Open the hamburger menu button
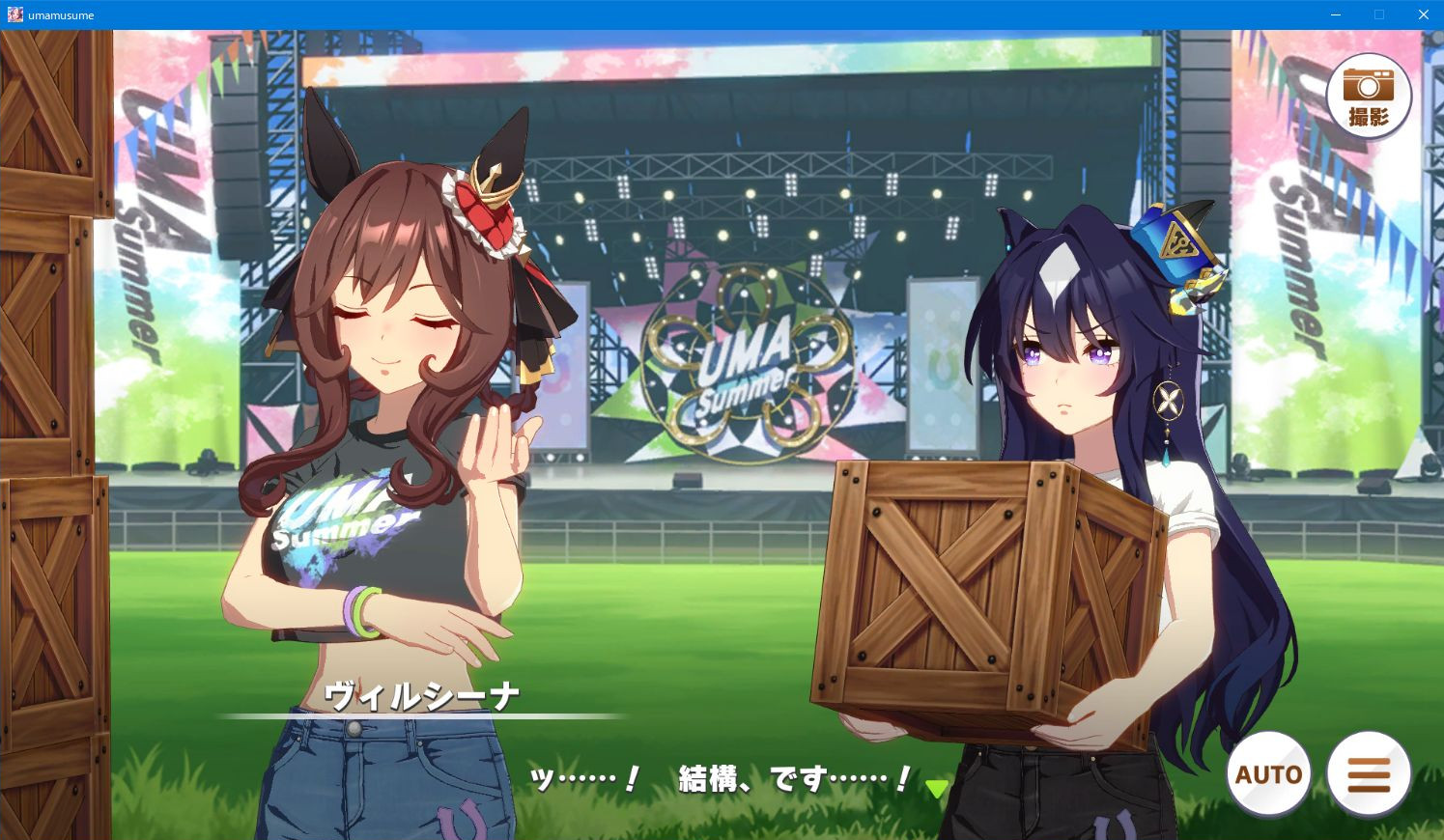Image resolution: width=1444 pixels, height=840 pixels. [1369, 774]
